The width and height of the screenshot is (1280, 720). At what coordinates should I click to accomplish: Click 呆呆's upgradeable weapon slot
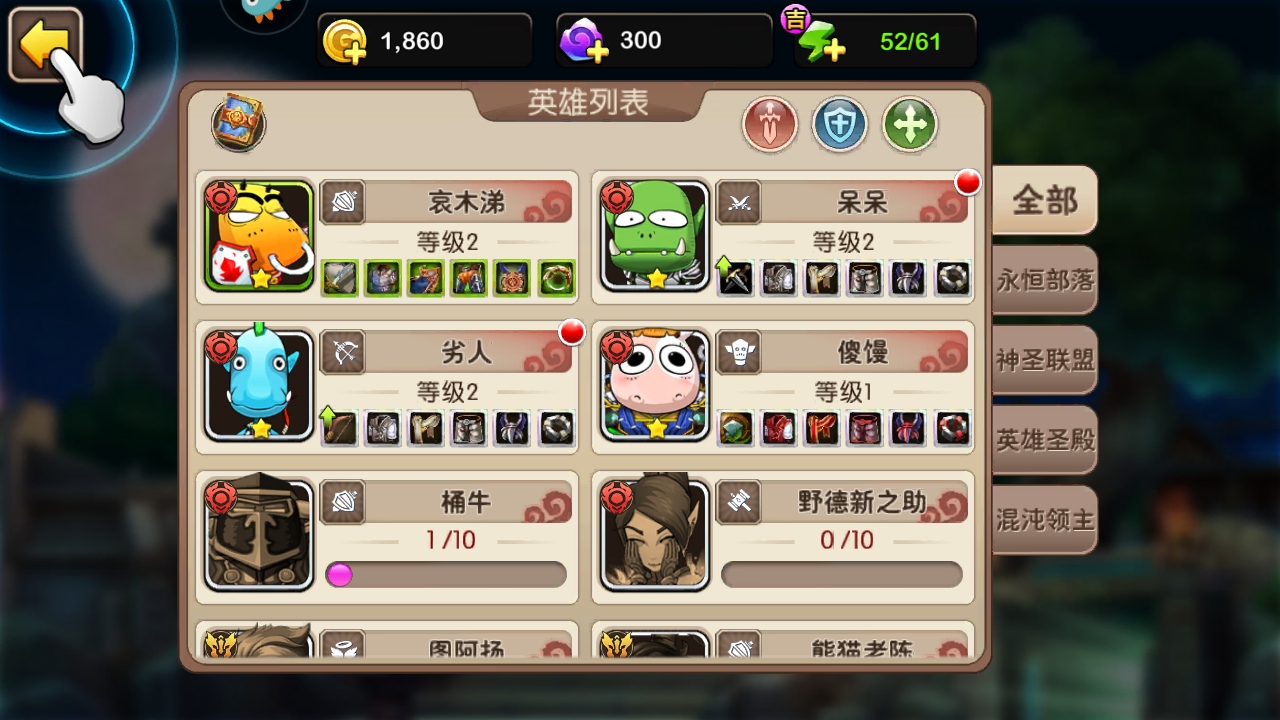735,277
